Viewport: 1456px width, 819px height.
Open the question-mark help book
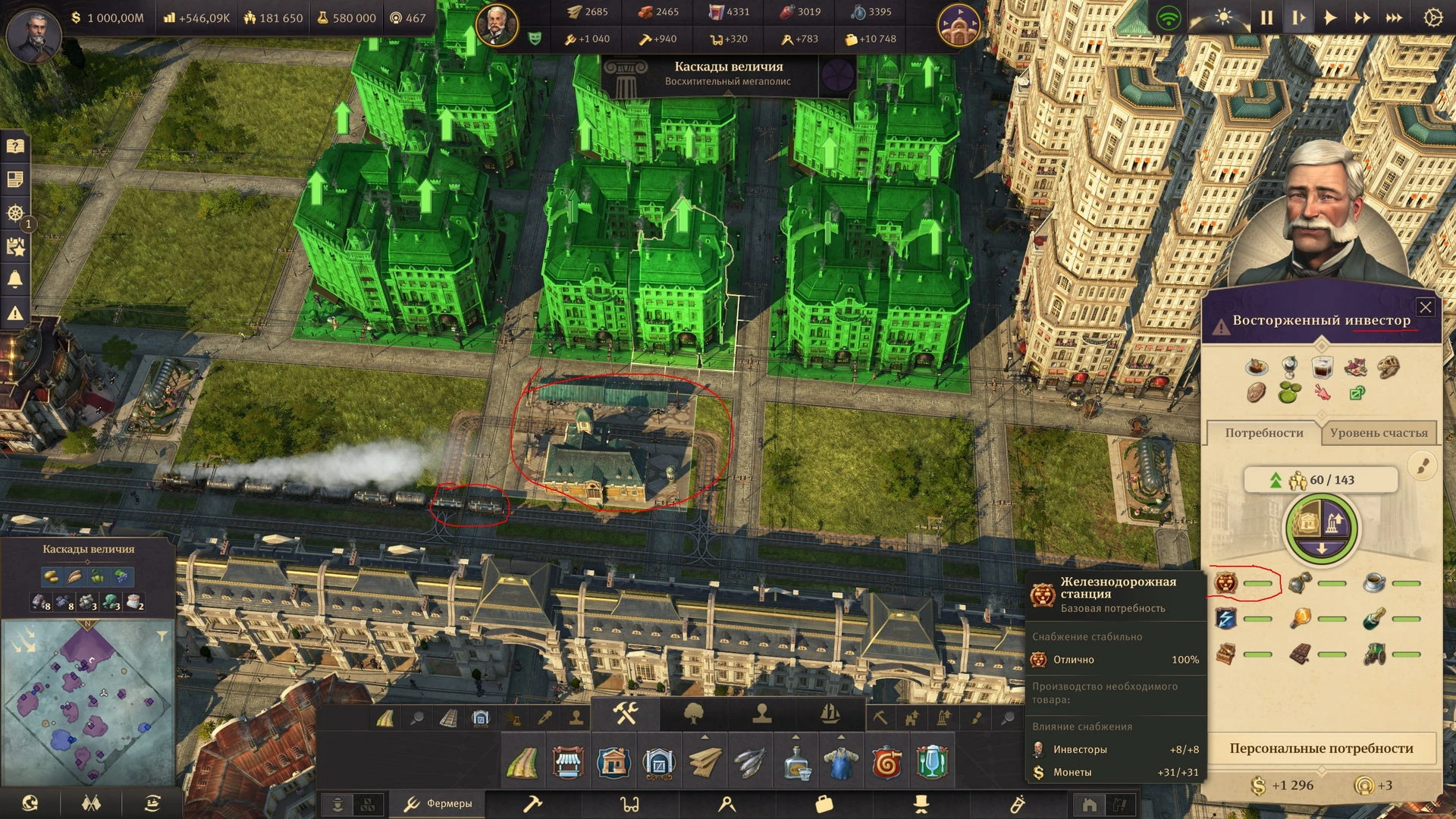coord(15,146)
